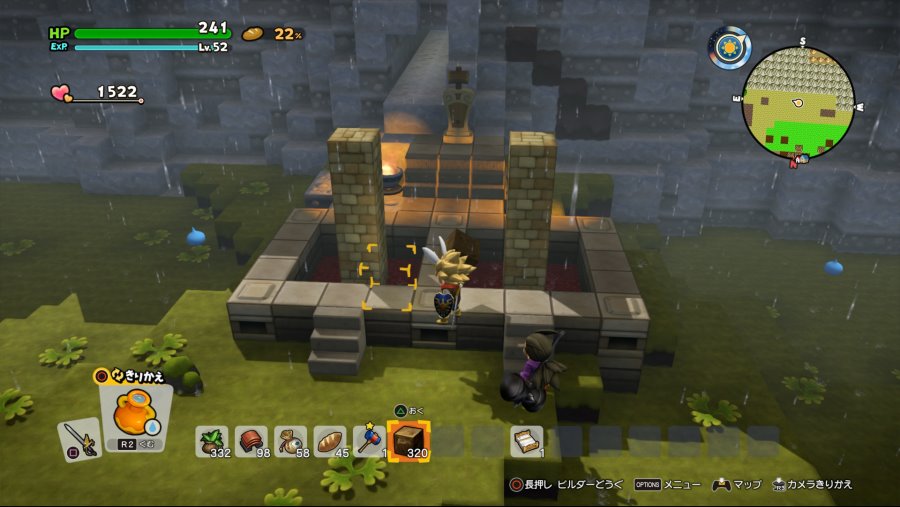
Task: Select the bread item slot
Action: 329,440
